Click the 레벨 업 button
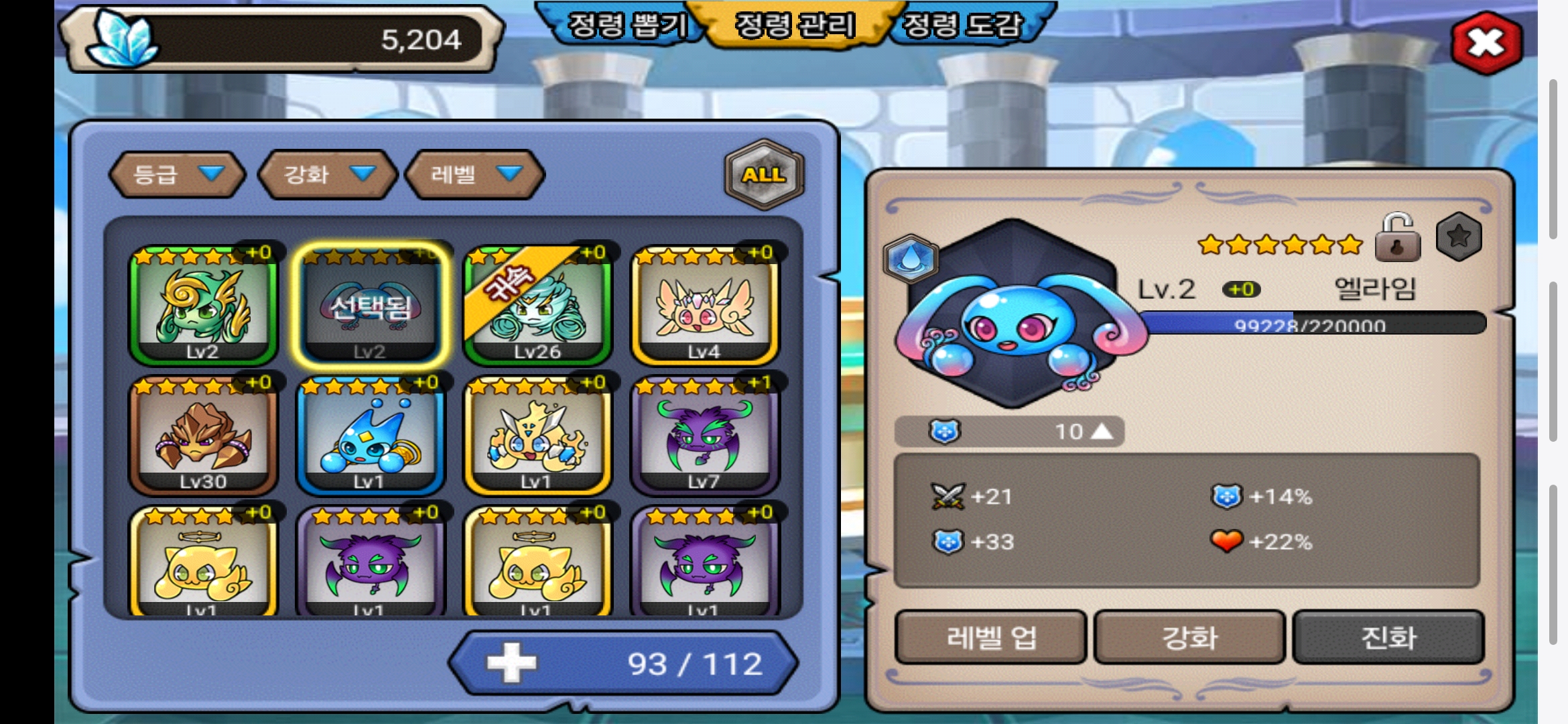 [x=990, y=638]
